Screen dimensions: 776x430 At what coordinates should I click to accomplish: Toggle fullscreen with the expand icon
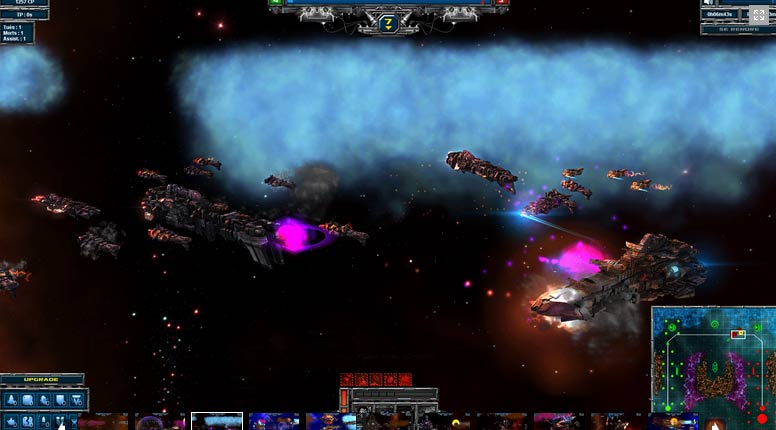757,16
